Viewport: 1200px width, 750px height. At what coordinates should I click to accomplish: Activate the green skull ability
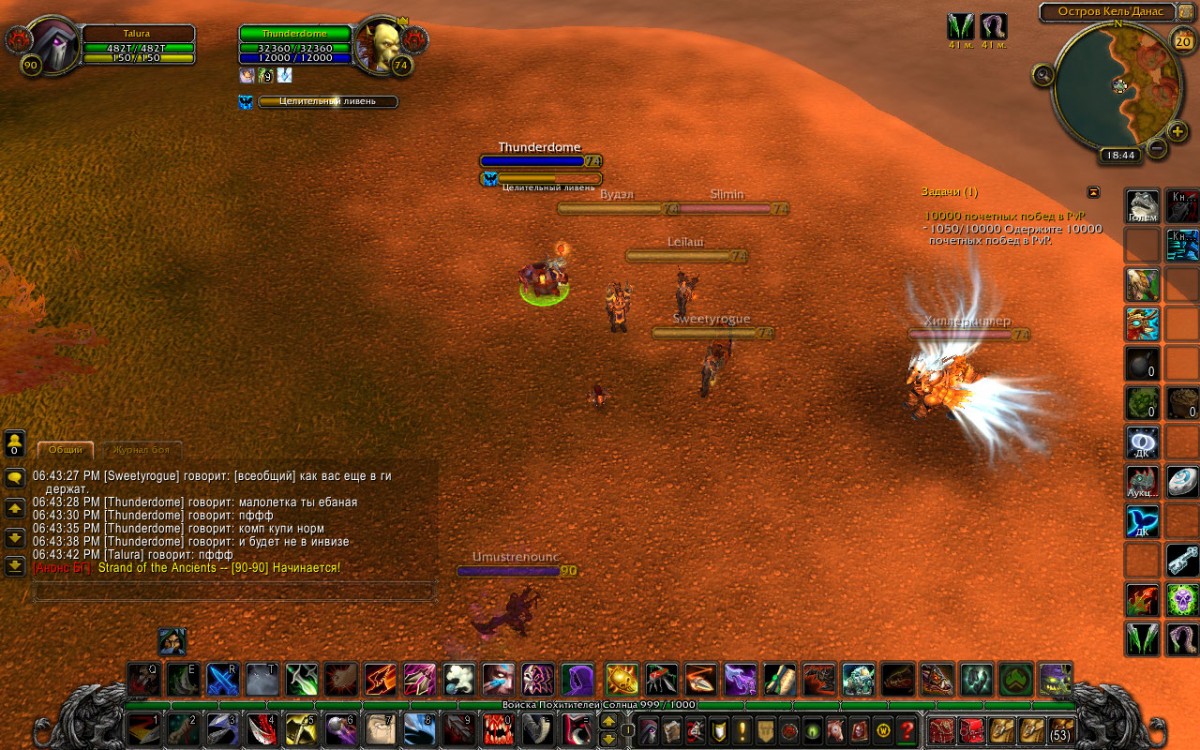[x=1182, y=599]
